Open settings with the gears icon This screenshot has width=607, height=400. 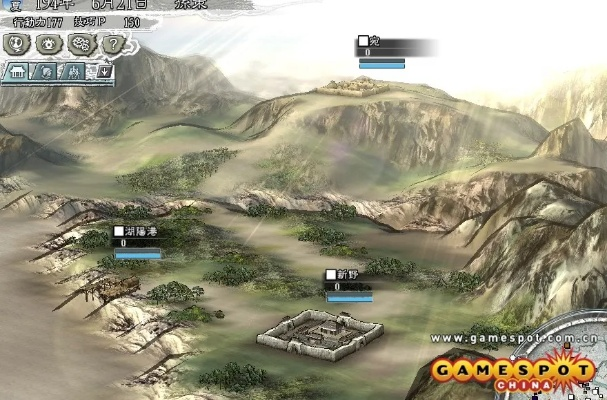[80, 45]
